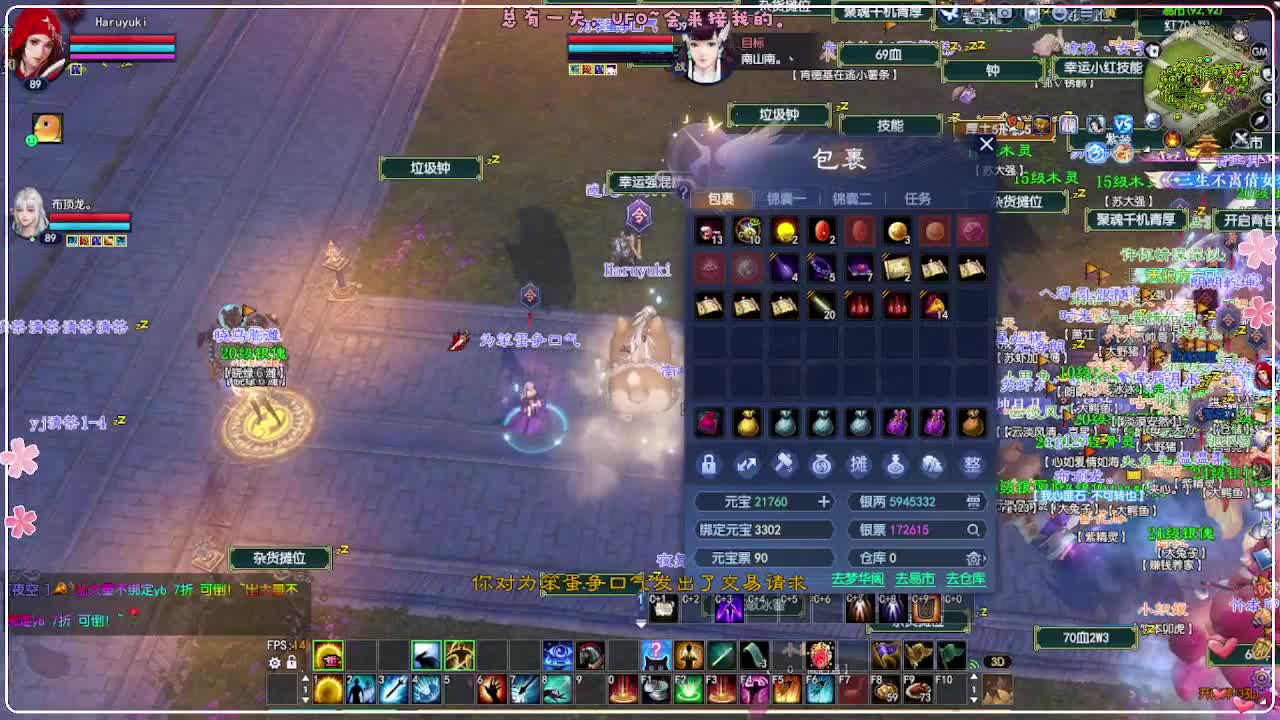Image resolution: width=1280 pixels, height=720 pixels.
Task: Click the magnifier icon beside 银票
Action: [973, 529]
